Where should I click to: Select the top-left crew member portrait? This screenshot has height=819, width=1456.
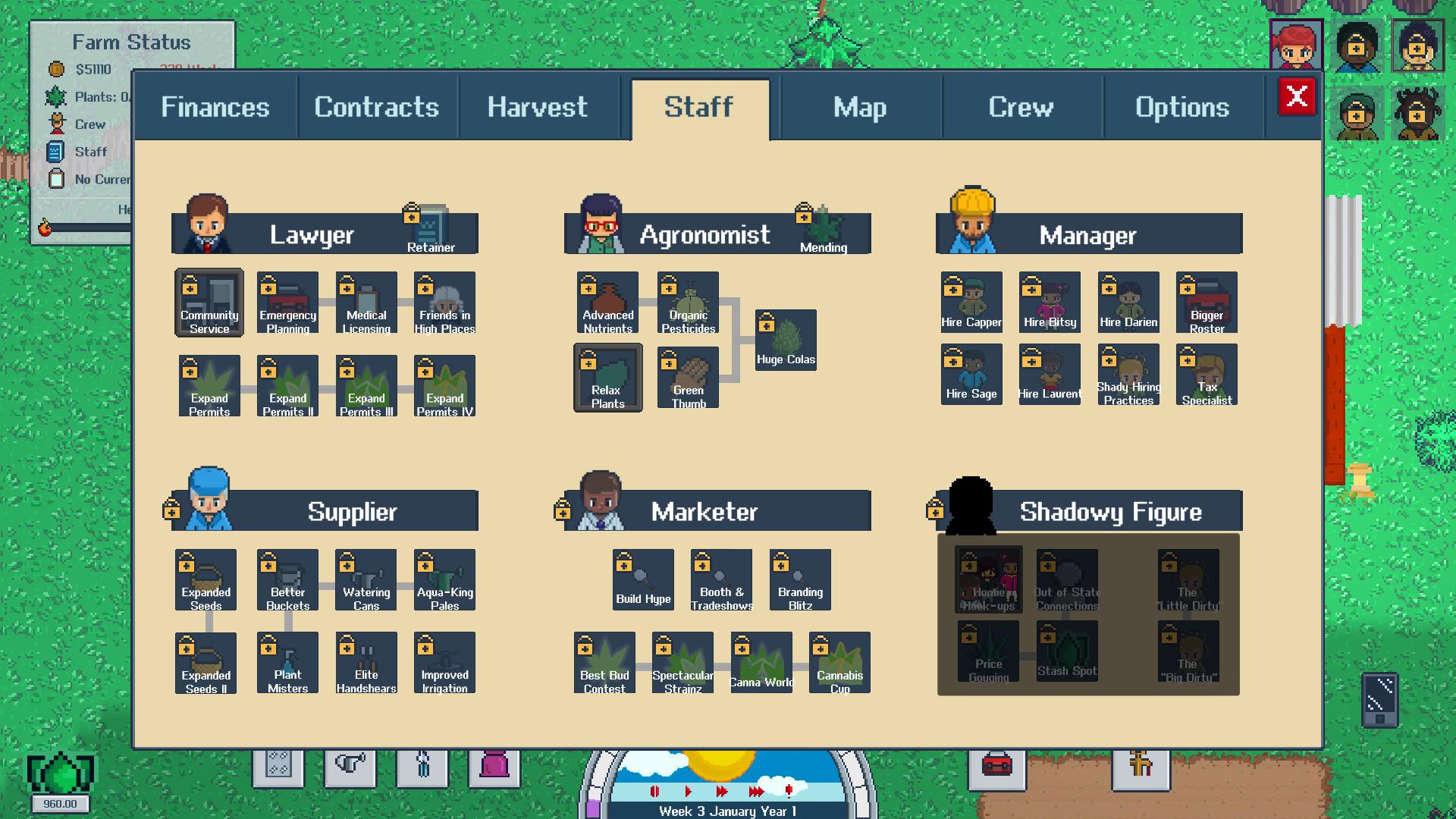click(x=1298, y=45)
